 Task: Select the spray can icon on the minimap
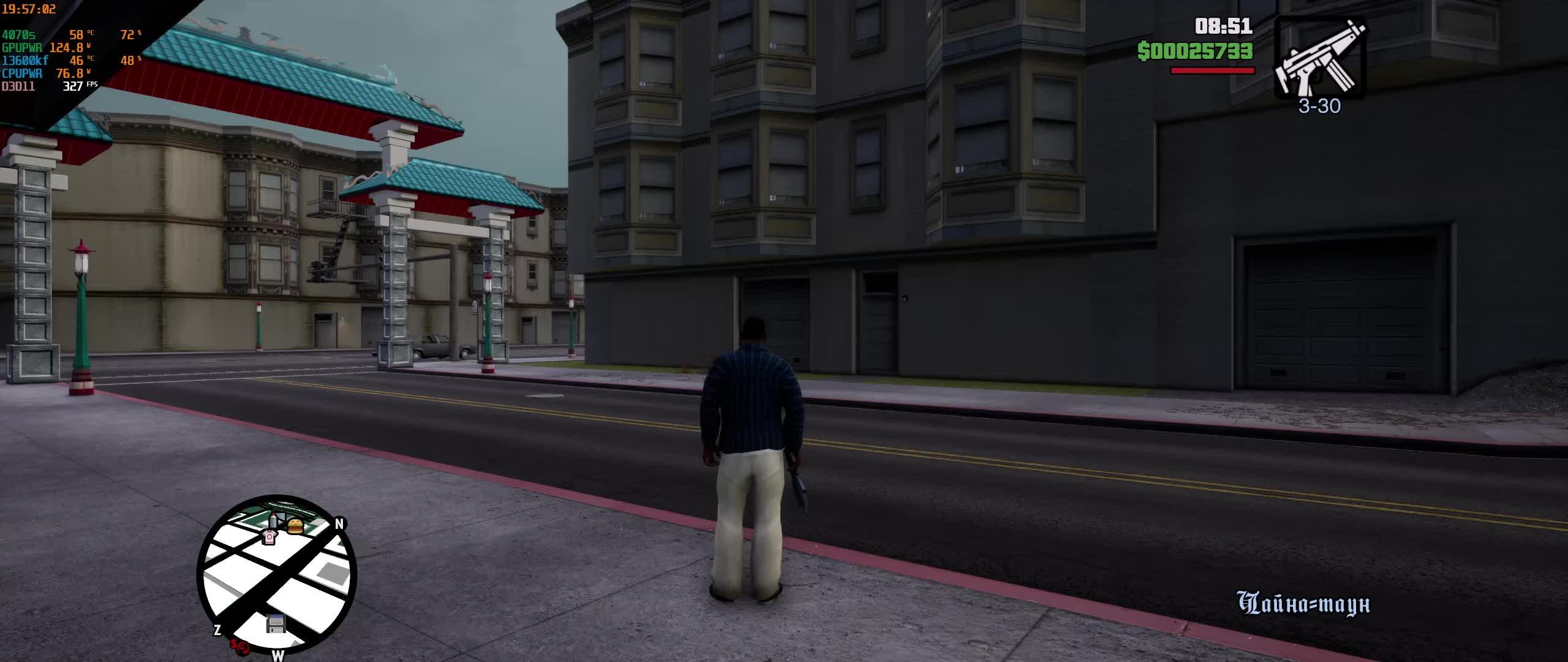click(273, 521)
